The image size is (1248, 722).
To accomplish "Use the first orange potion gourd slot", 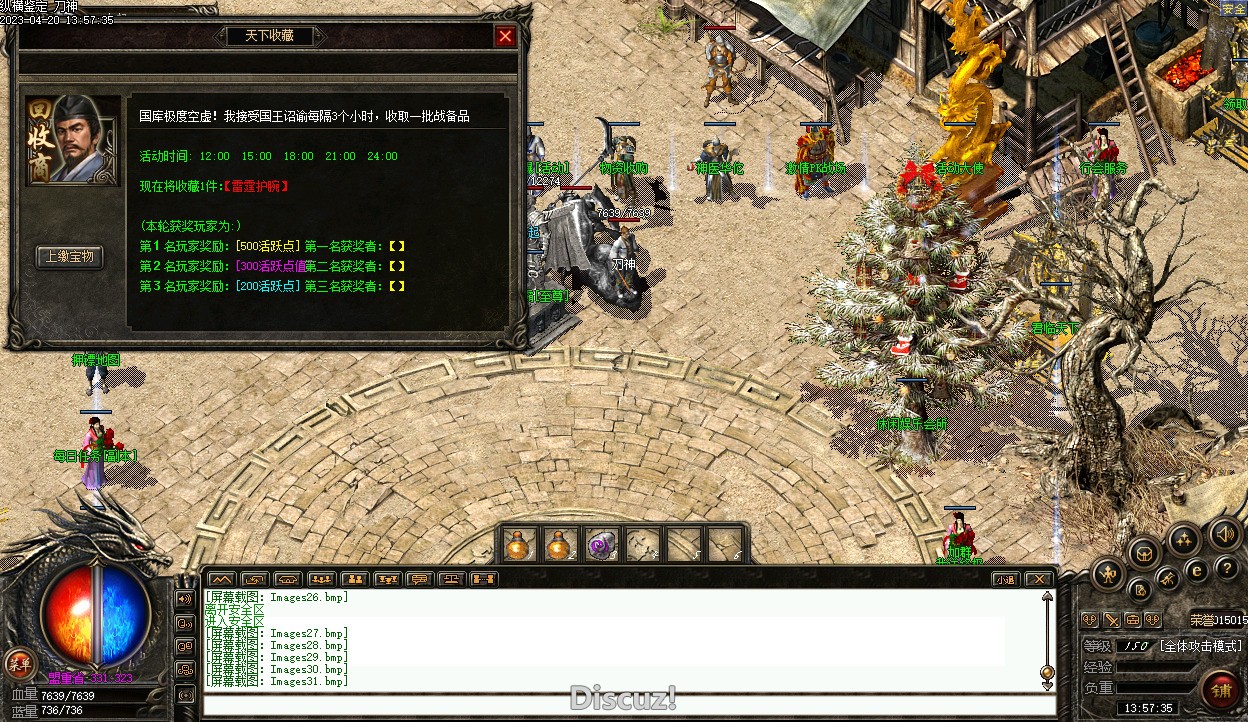I will 517,545.
